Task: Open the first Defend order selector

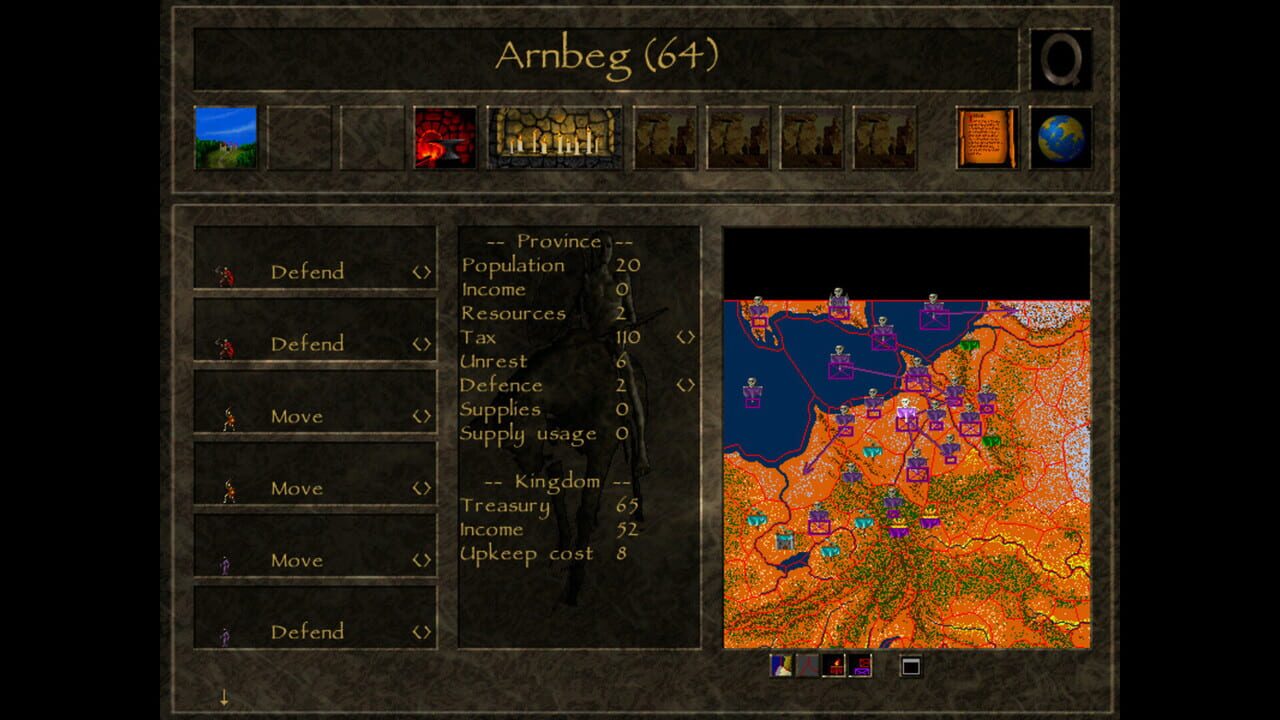Action: coord(422,271)
